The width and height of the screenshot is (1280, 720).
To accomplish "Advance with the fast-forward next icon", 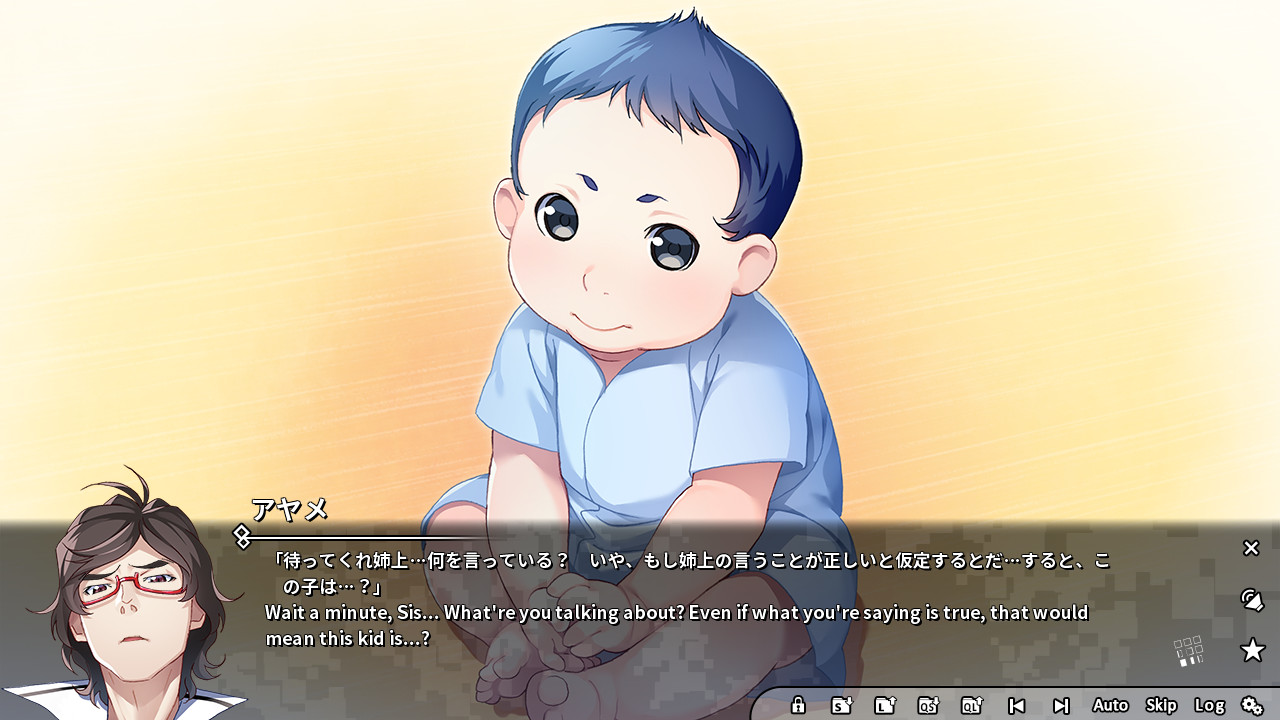I will (x=1062, y=704).
